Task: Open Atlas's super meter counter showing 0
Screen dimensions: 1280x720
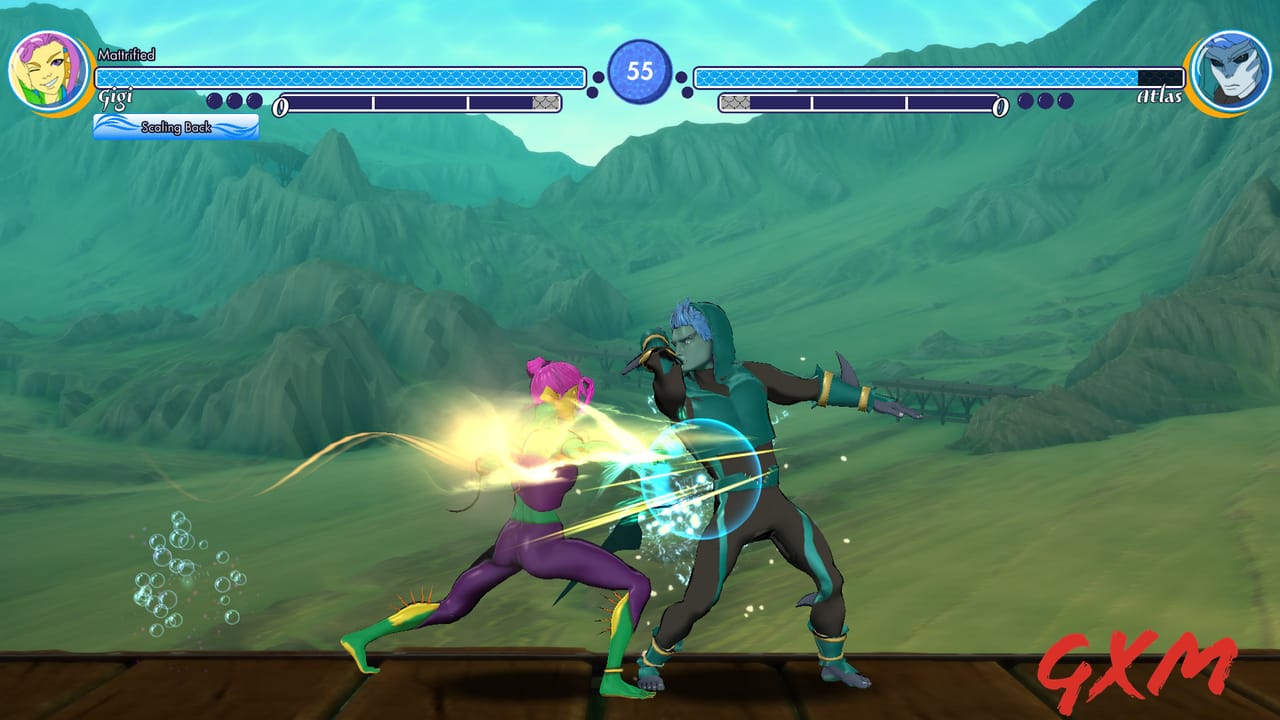Action: coord(999,104)
